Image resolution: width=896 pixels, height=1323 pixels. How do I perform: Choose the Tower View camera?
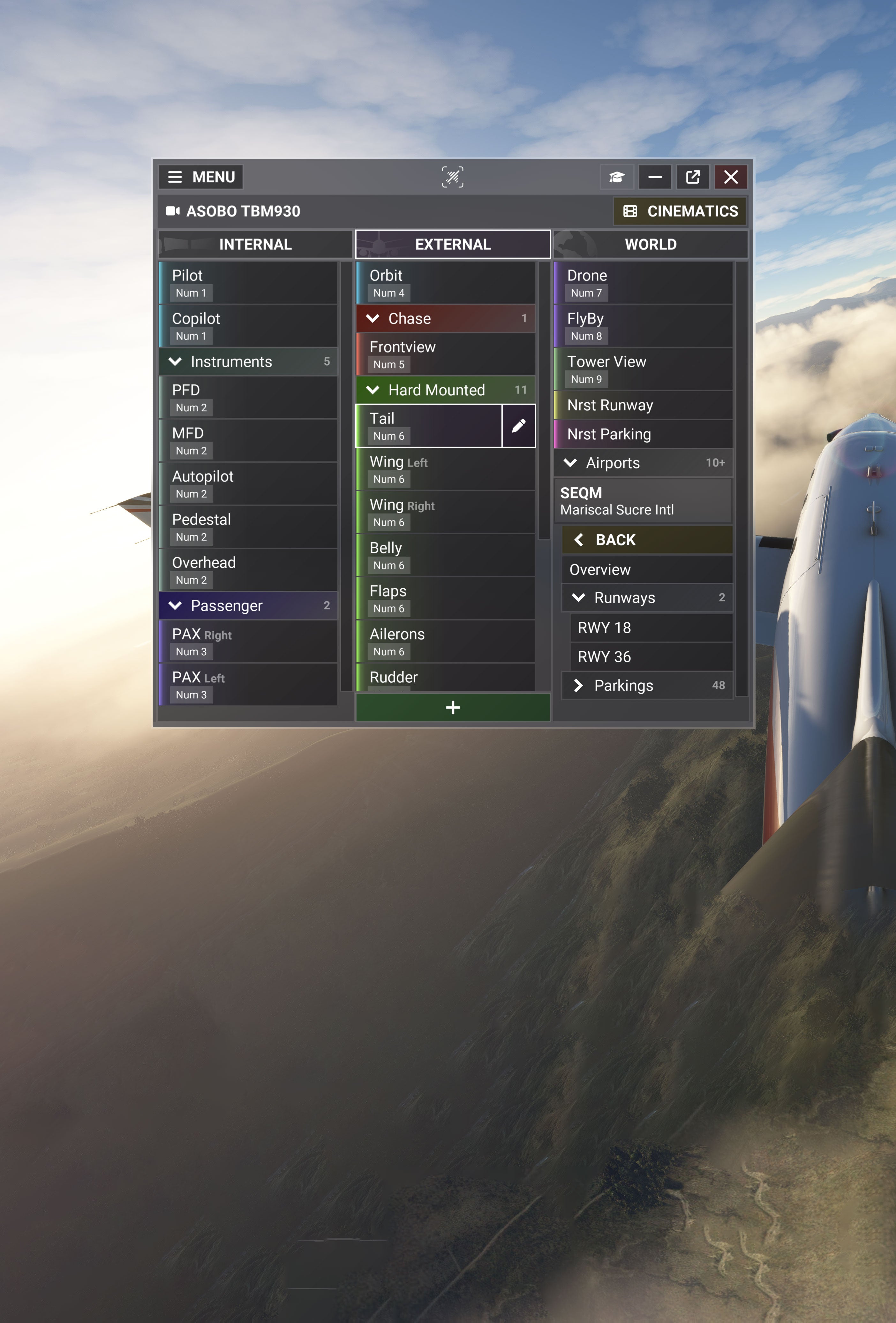[643, 369]
